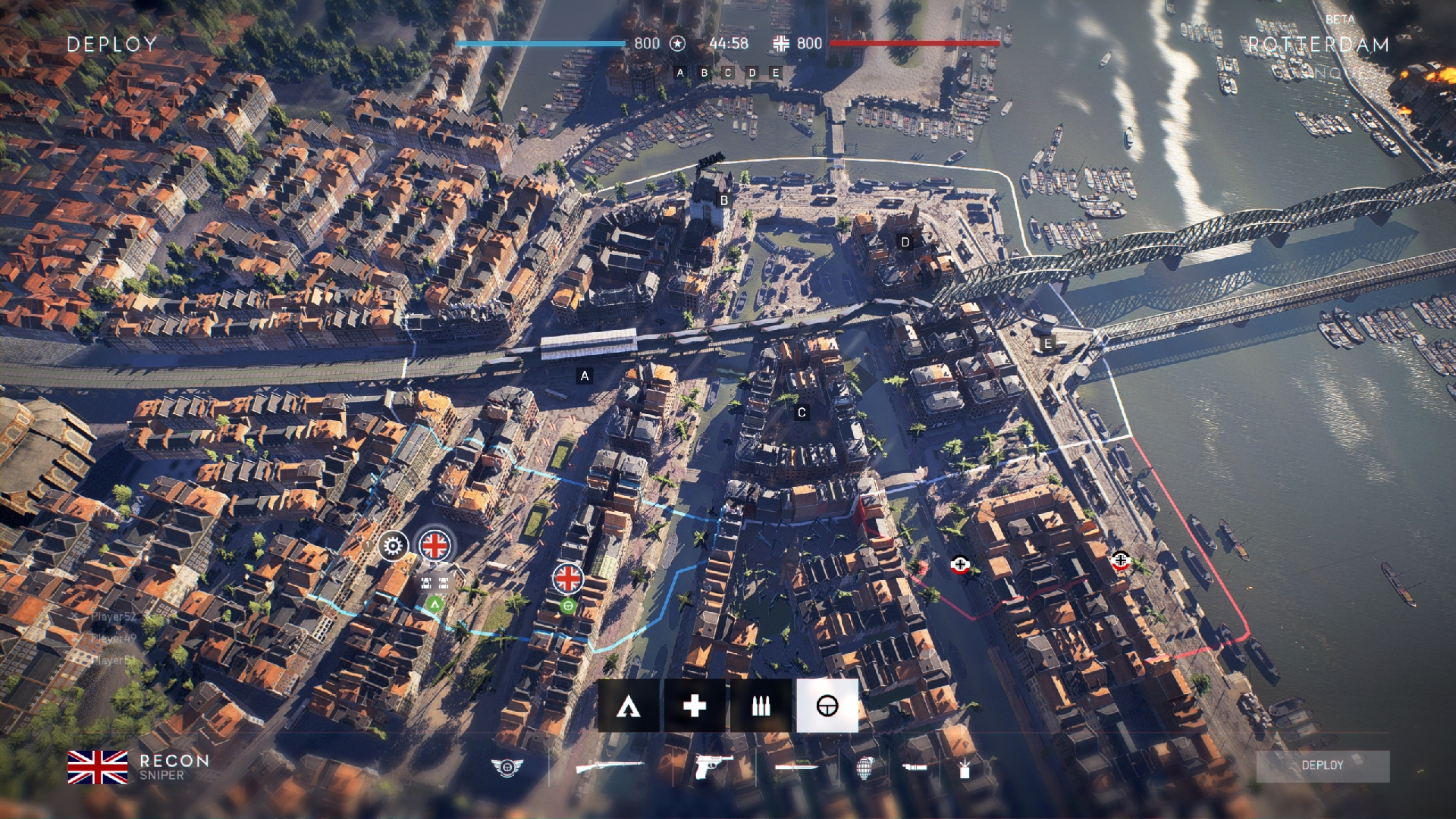Open the winged combat role emblem
This screenshot has width=1456, height=819.
tap(507, 767)
